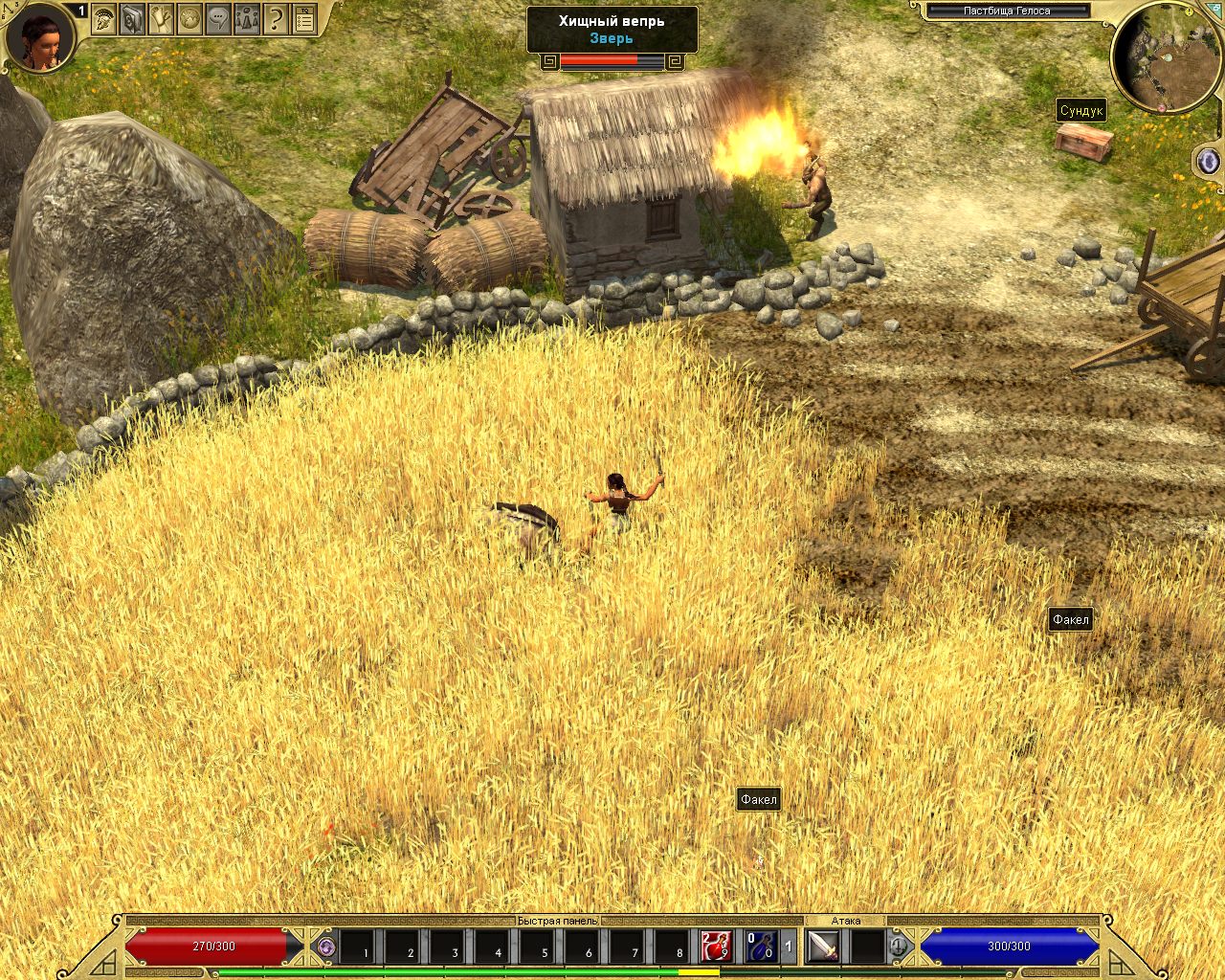The height and width of the screenshot is (980, 1225).
Task: Open the TQ game menu list
Action: 304,17
